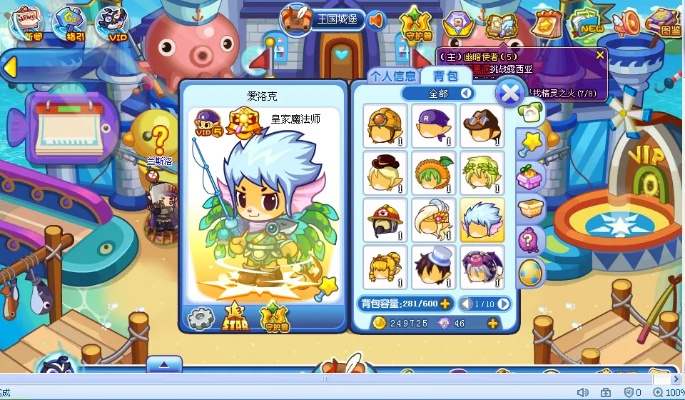Add more gold coins with plus button
This screenshot has width=685, height=400.
coord(492,323)
